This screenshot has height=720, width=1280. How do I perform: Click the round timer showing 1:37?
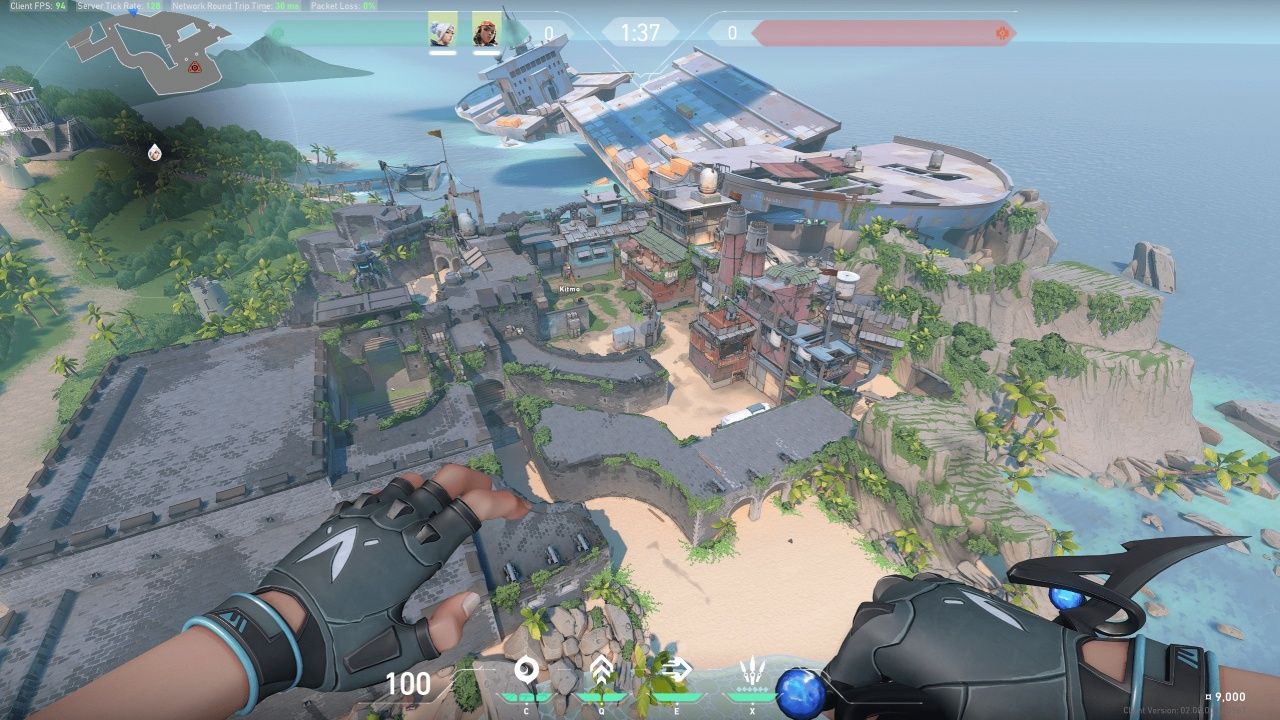640,33
